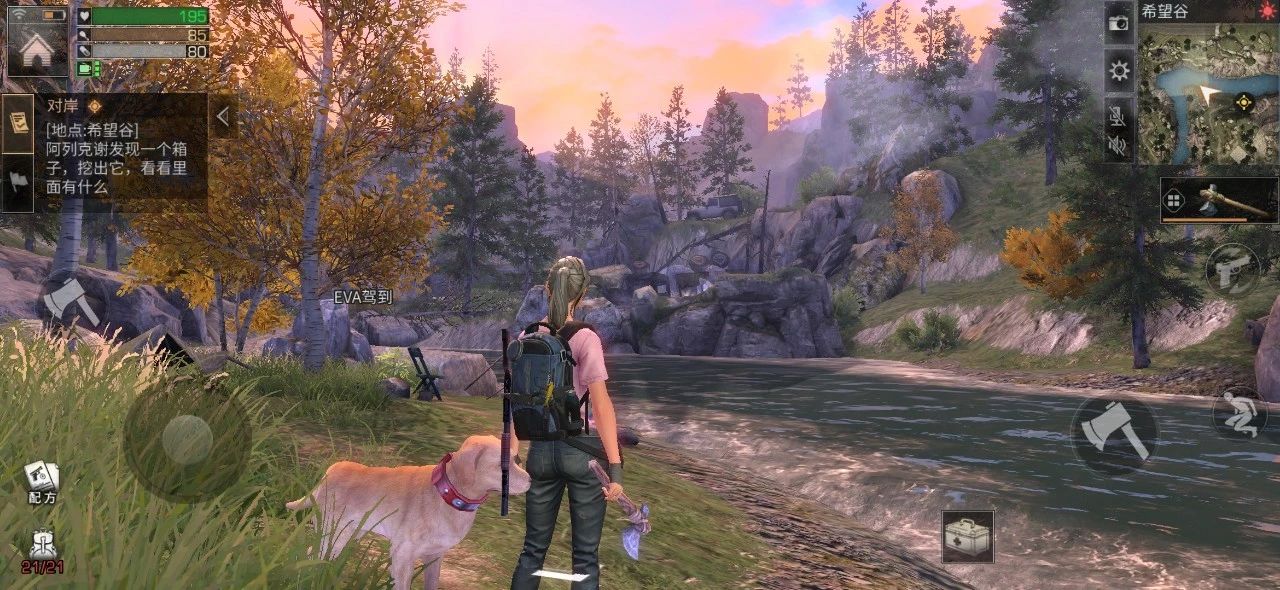
Task: Switch to the flag tab
Action: [17, 181]
